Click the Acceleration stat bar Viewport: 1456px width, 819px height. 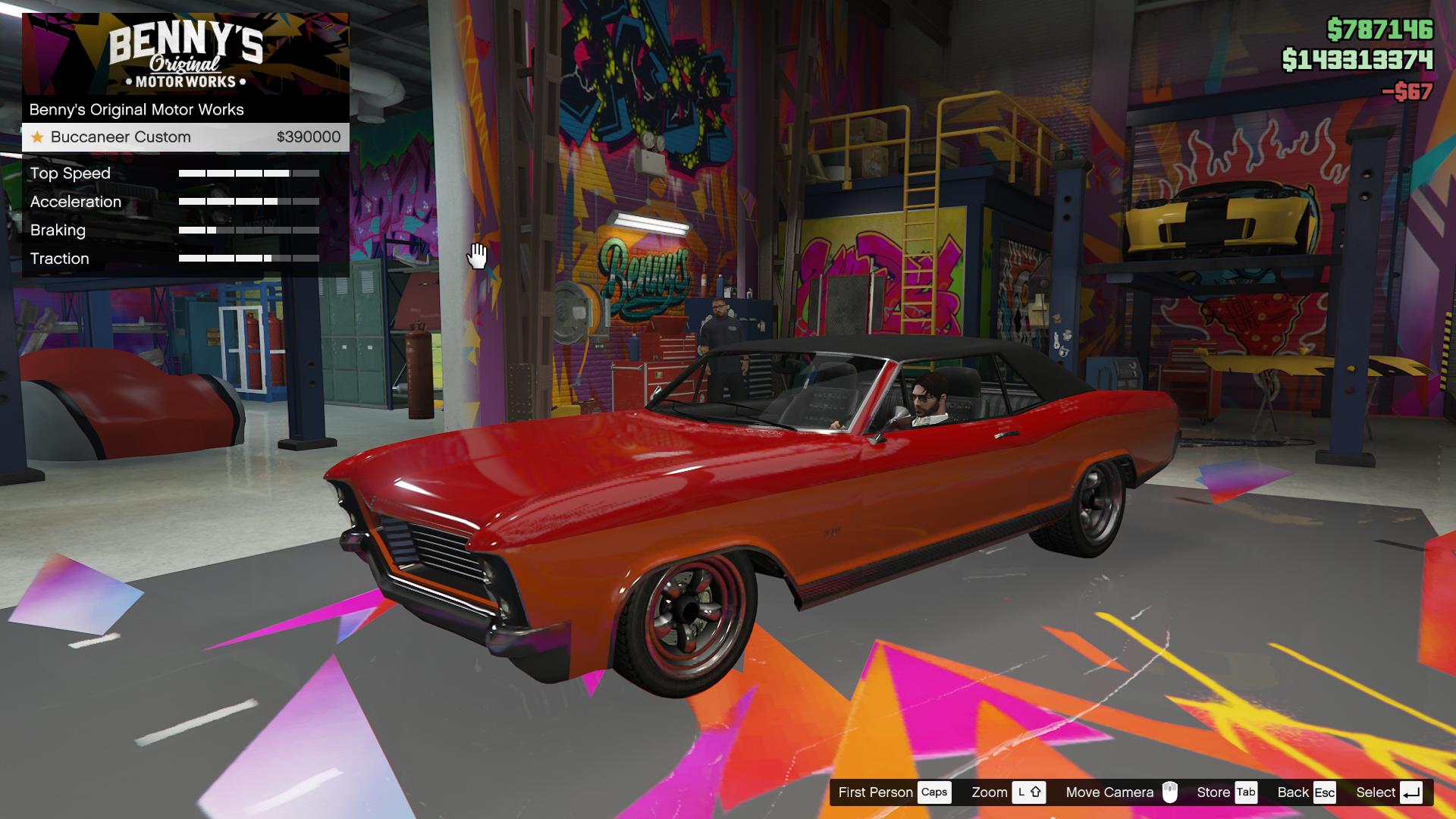pos(249,202)
